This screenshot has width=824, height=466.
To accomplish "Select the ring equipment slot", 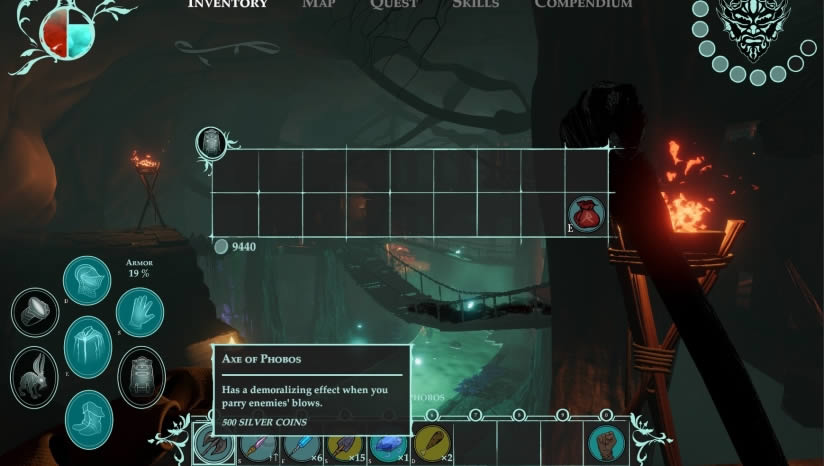I will [35, 312].
